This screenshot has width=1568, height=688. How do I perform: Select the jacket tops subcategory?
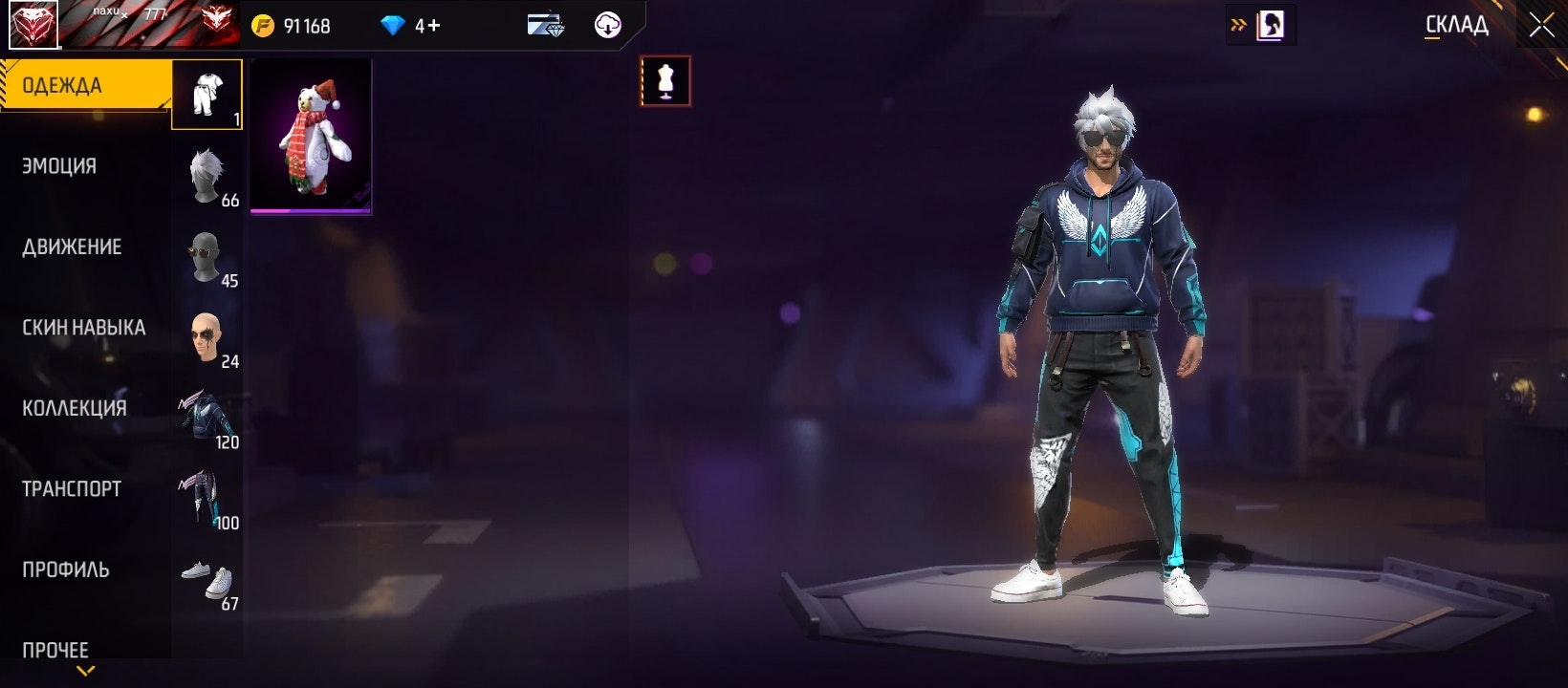[207, 418]
